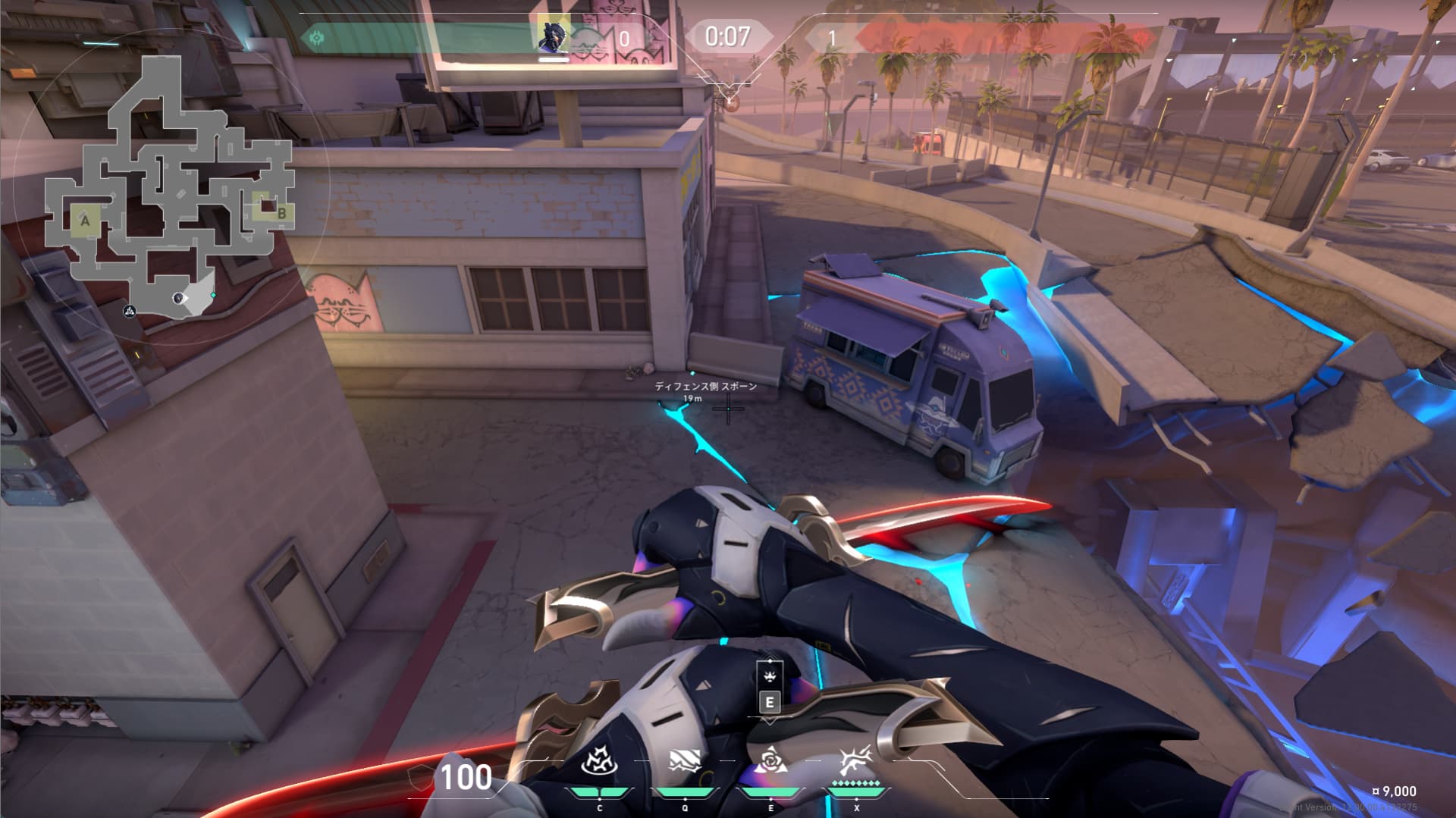Select the rose ability marker on the minimap edge
This screenshot has width=1456, height=818.
point(130,310)
